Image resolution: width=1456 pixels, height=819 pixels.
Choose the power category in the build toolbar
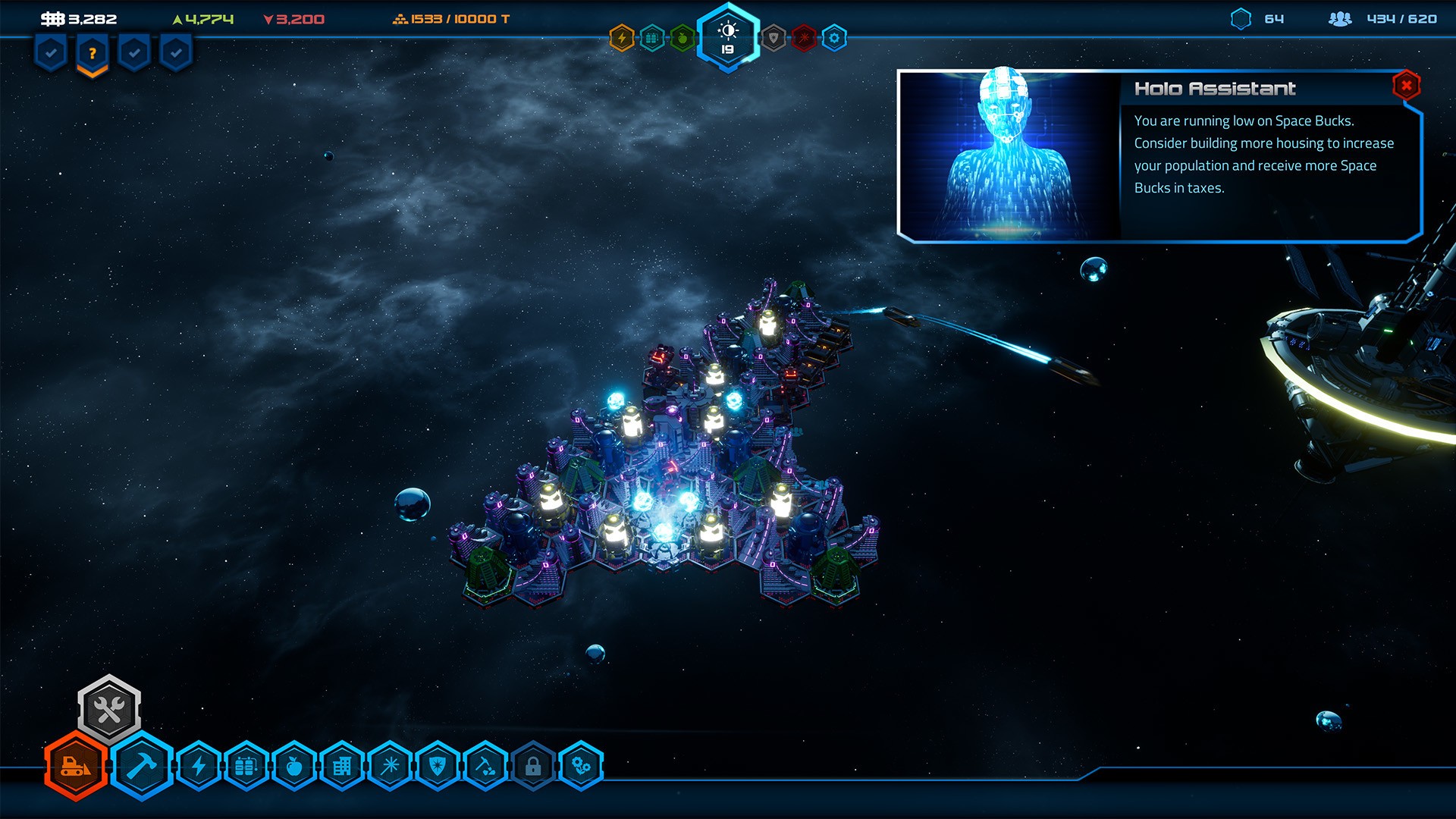tap(199, 767)
